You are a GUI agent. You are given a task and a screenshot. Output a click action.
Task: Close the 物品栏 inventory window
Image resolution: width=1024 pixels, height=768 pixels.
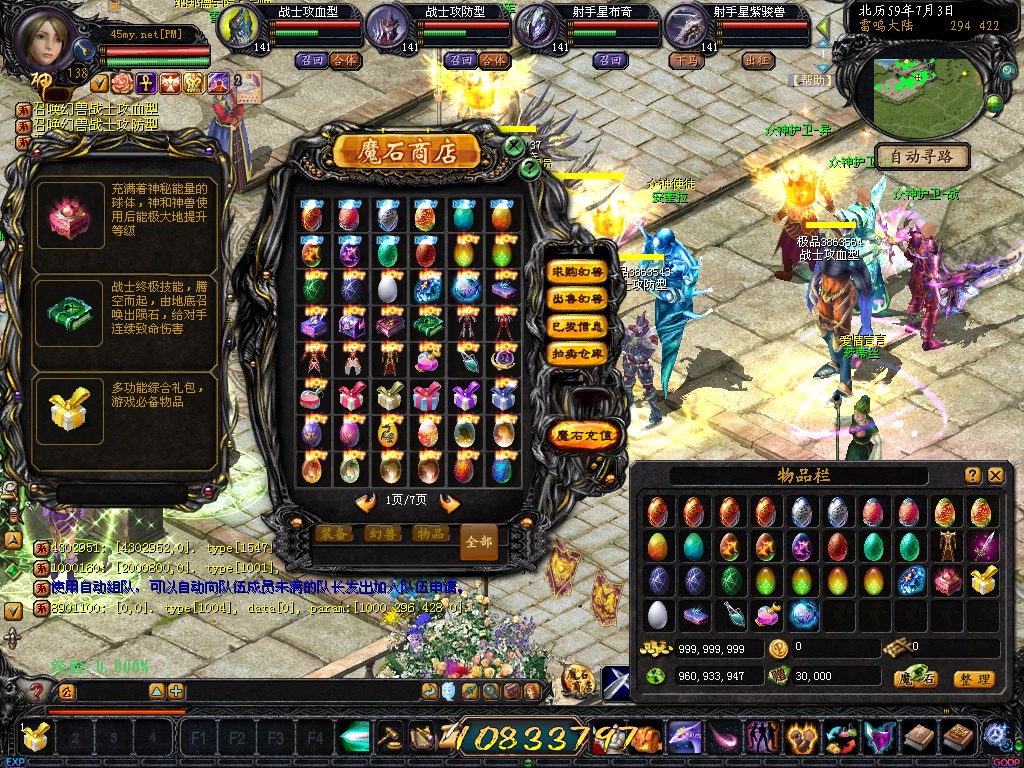[x=995, y=476]
